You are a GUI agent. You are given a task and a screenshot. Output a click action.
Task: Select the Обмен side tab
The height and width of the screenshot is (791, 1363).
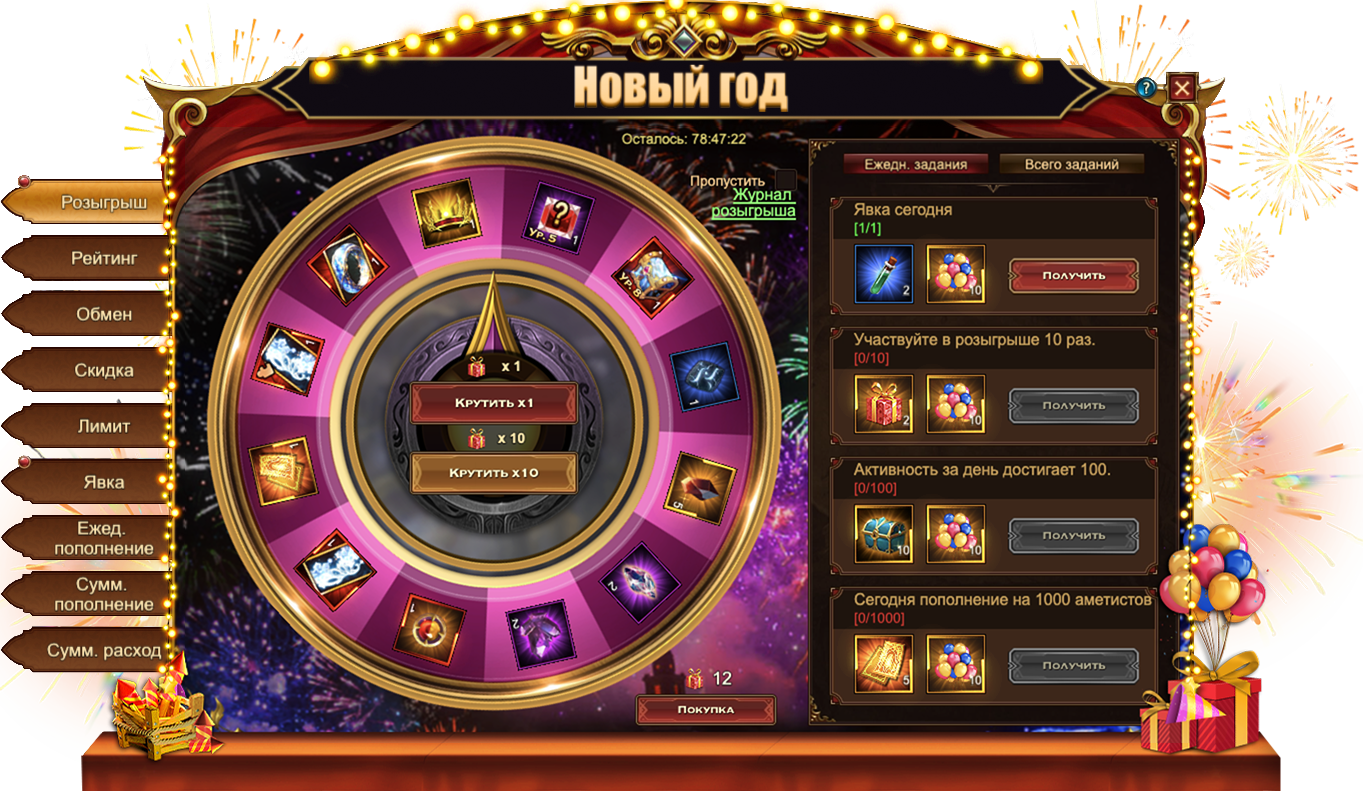click(x=103, y=314)
